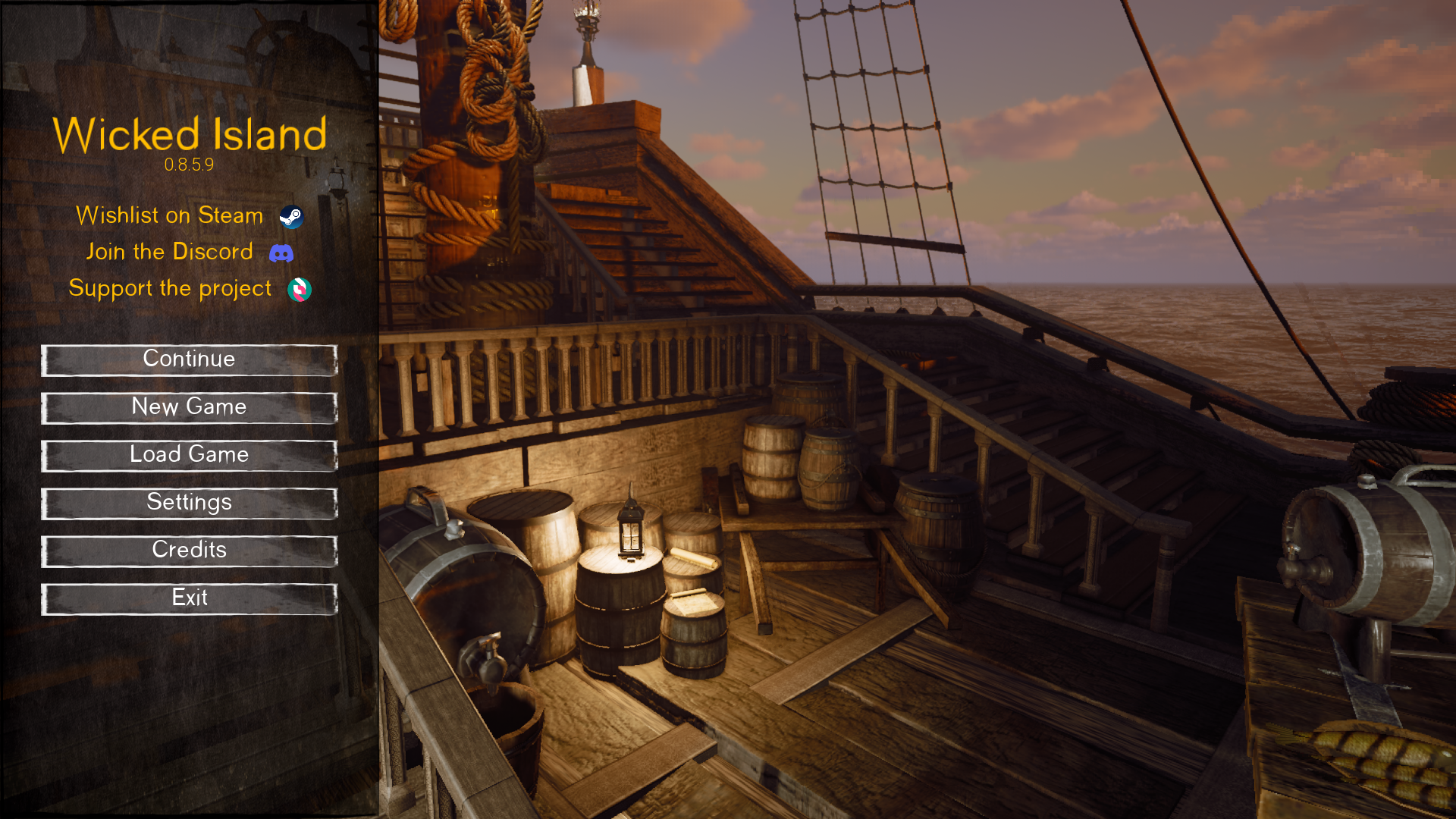Continue the saved game
Screen dimensions: 1456x819
(189, 359)
